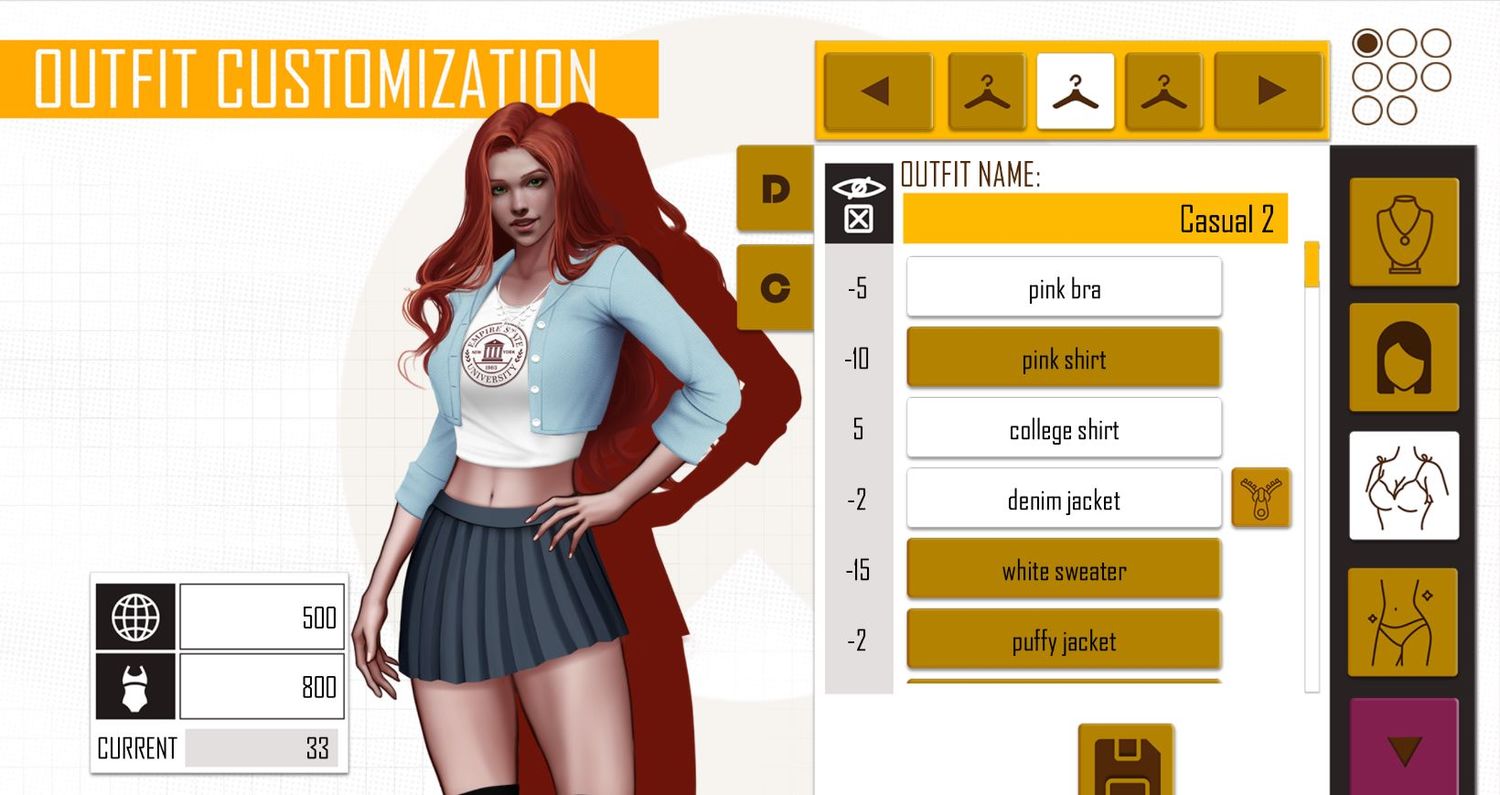
Task: Select the denim jacket entry
Action: click(x=1063, y=499)
